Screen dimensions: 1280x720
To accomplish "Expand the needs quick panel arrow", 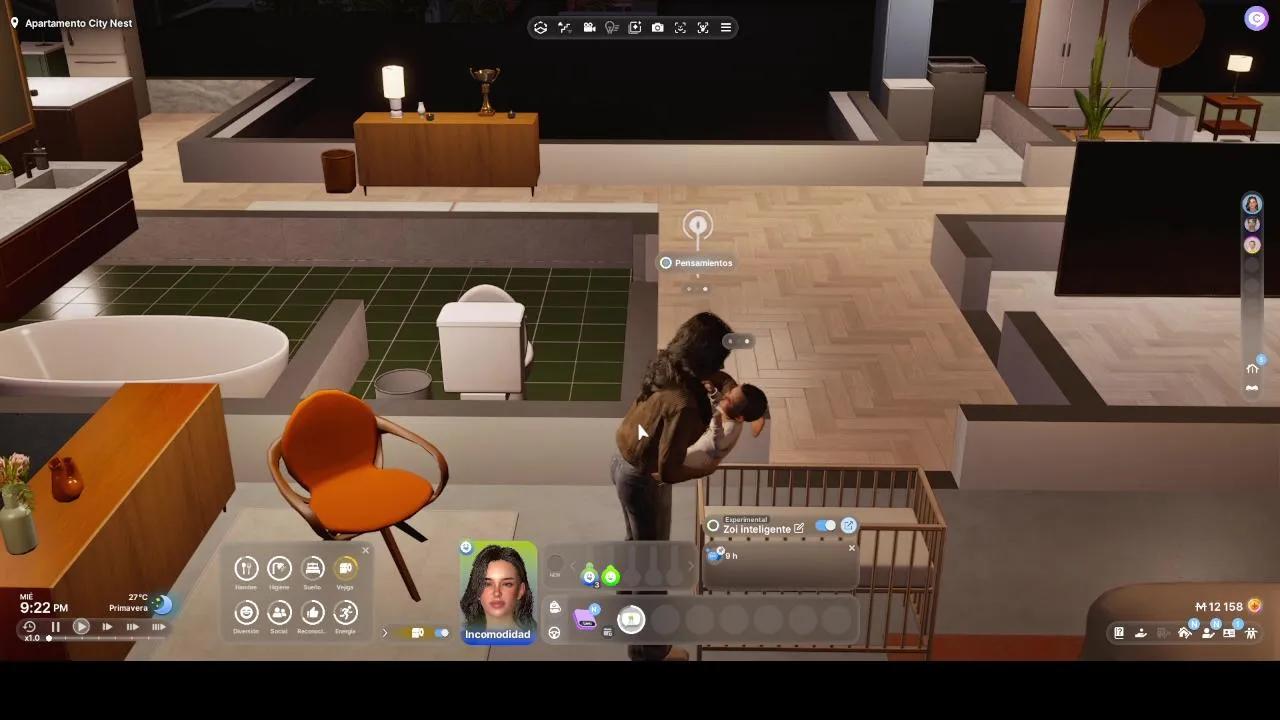I will coord(385,633).
